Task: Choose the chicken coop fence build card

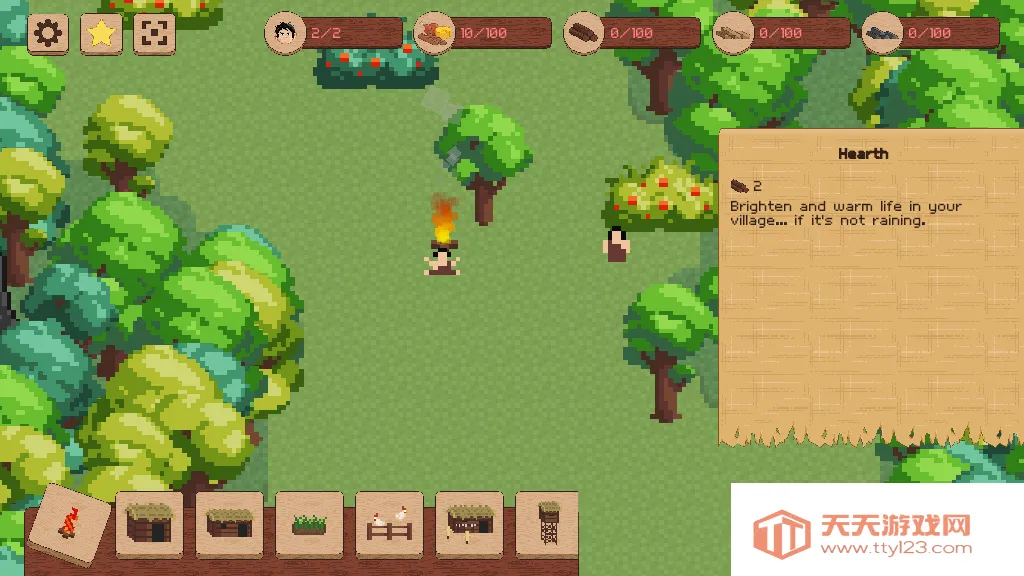Action: pyautogui.click(x=389, y=523)
